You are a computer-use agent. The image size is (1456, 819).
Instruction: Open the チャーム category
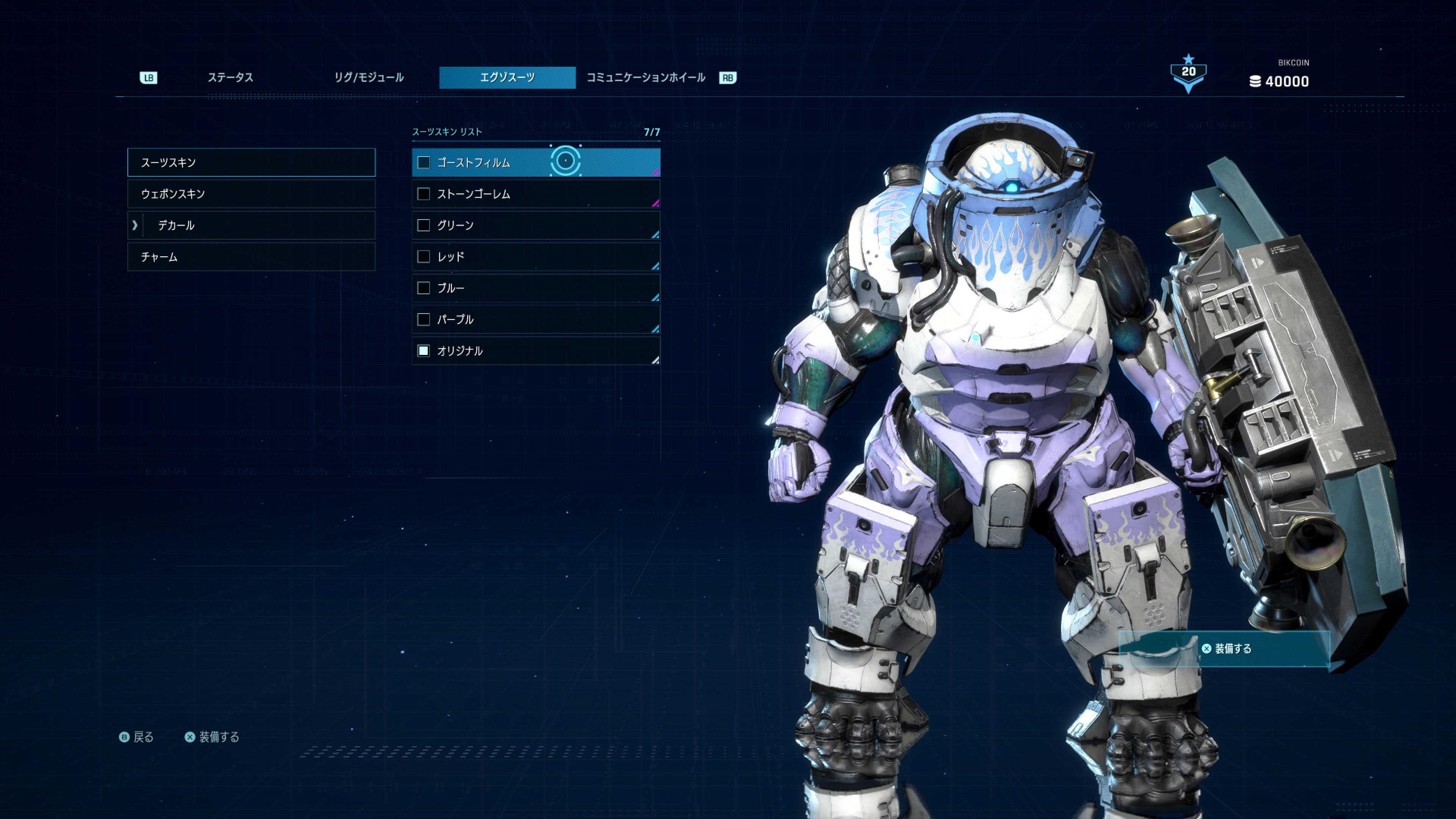tap(251, 257)
